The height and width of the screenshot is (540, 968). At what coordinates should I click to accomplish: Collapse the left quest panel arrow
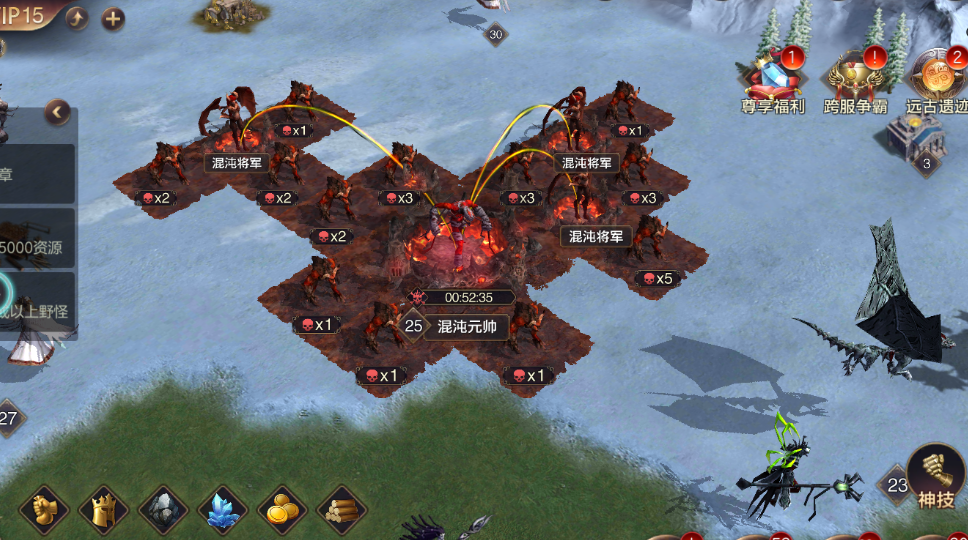click(58, 112)
